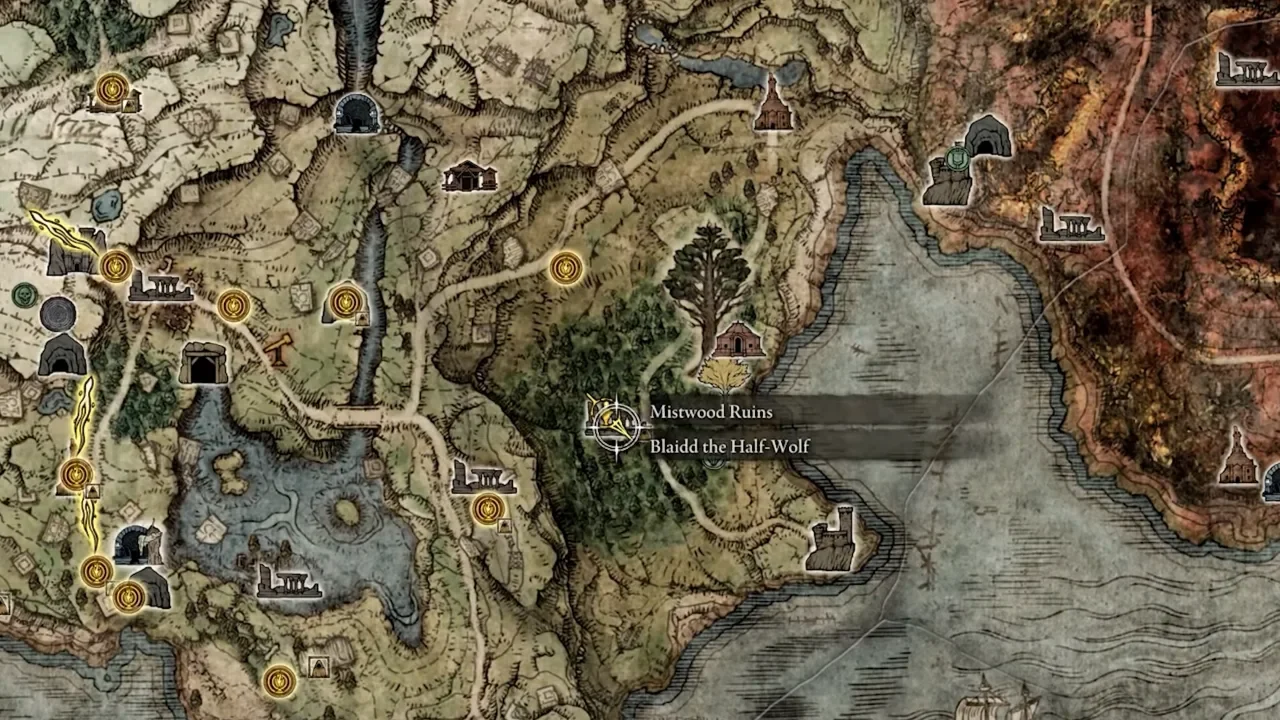Click the dark gateway arch icon at top left
1280x720 pixels.
[x=356, y=113]
